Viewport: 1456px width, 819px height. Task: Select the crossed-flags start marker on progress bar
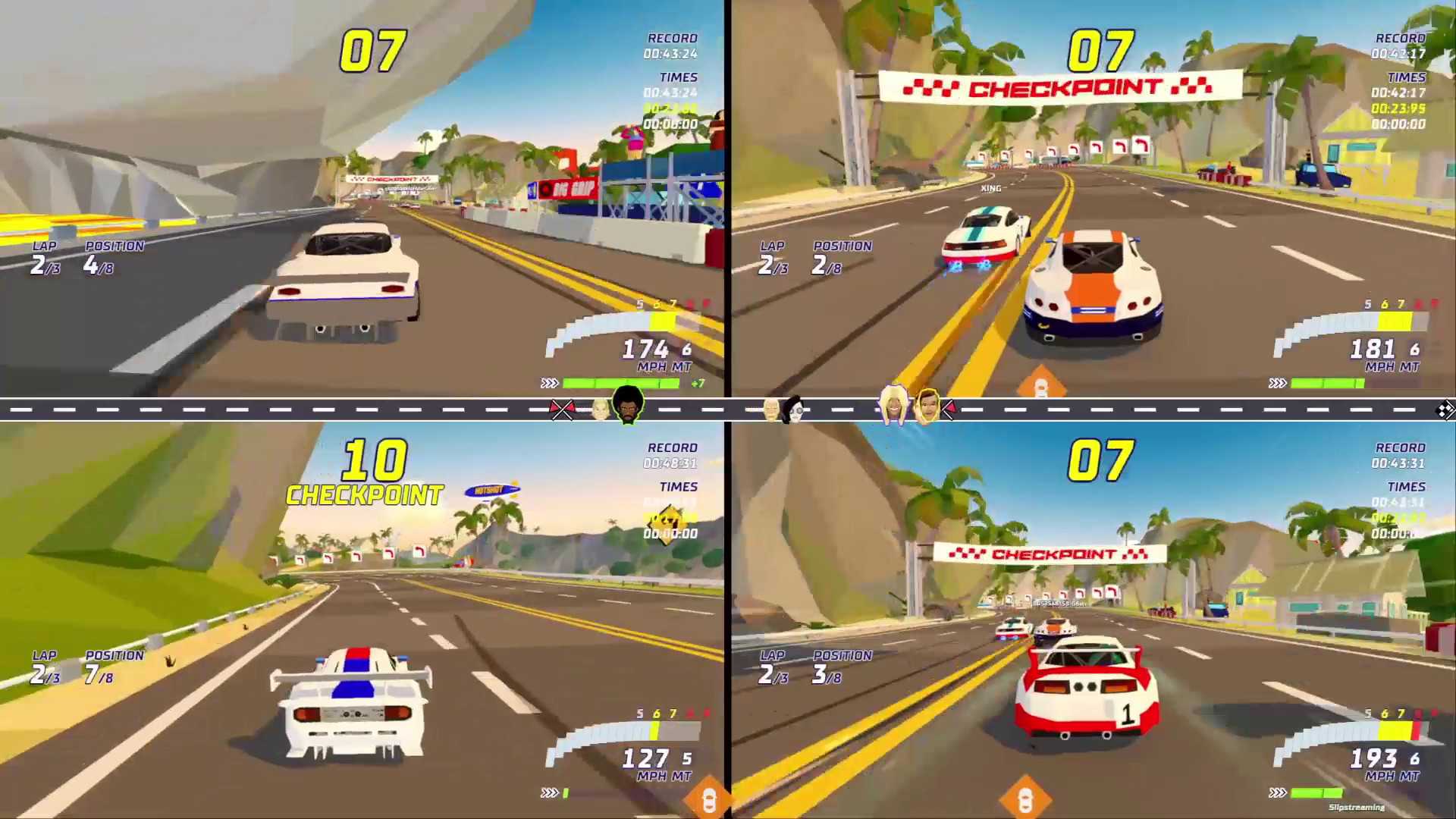tap(562, 409)
